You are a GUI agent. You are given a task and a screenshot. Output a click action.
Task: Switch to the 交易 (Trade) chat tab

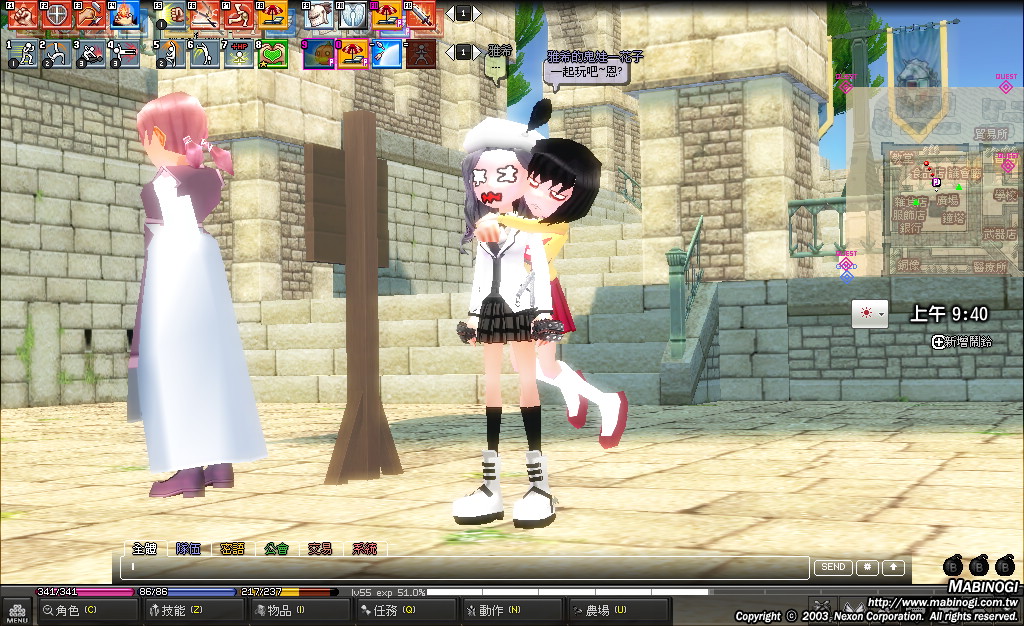coord(320,548)
